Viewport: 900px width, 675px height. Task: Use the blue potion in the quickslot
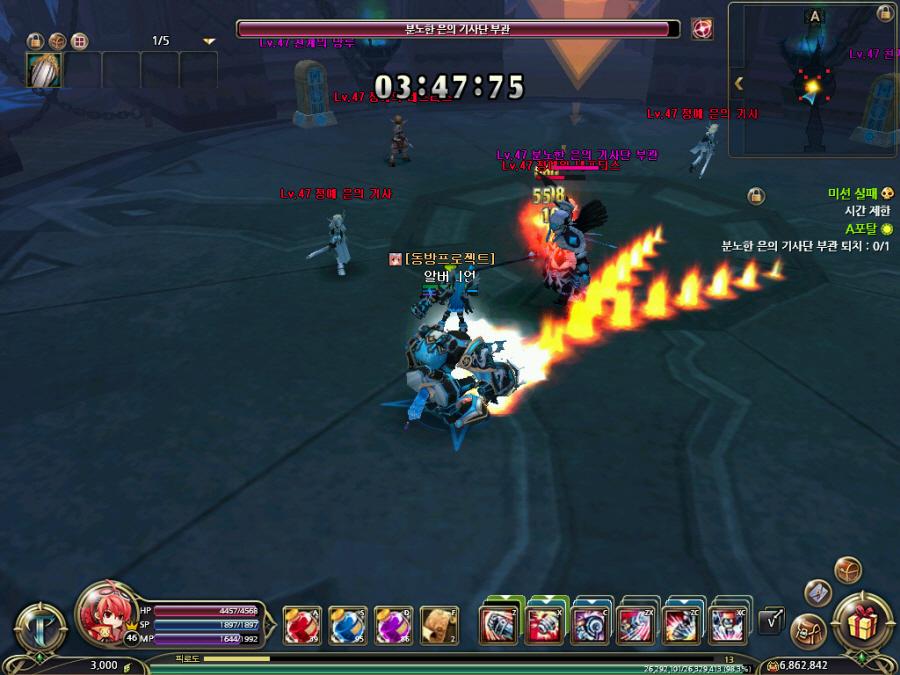point(347,625)
